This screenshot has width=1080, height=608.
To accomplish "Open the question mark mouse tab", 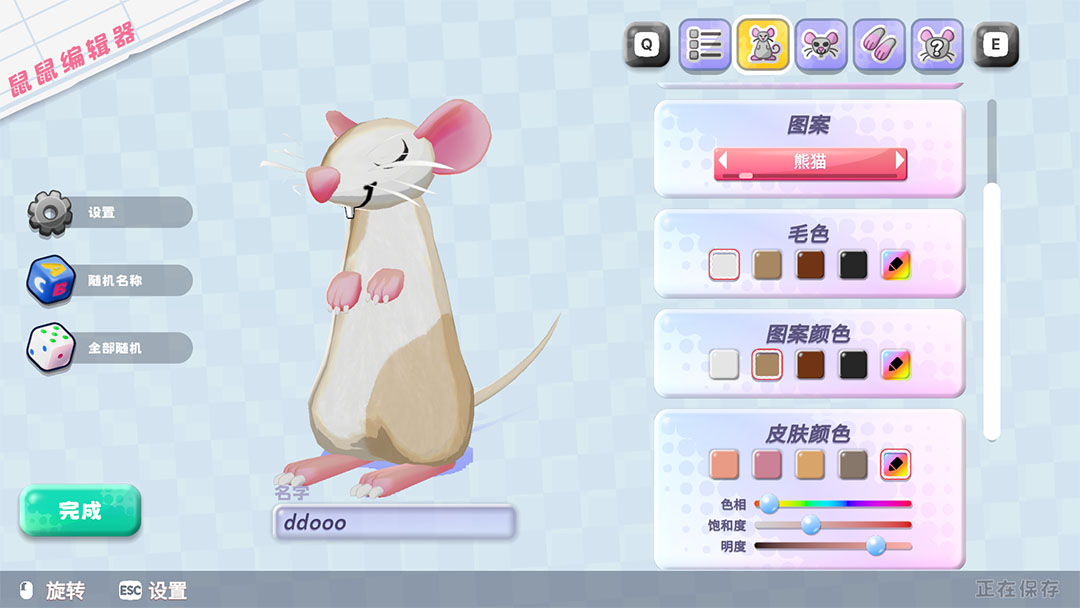I will click(937, 45).
